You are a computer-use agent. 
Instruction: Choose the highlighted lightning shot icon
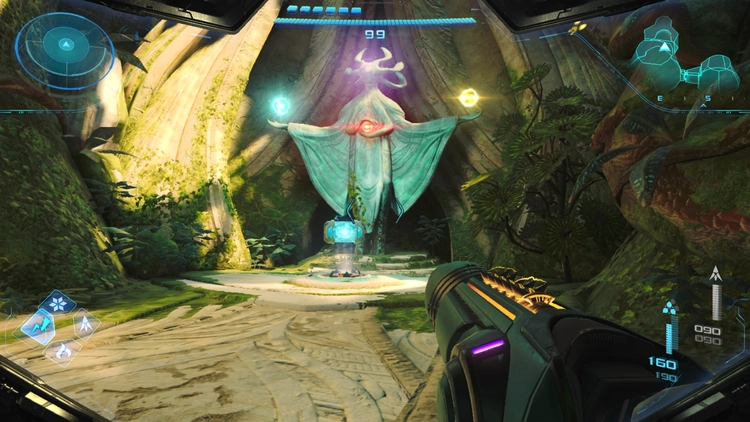(38, 326)
